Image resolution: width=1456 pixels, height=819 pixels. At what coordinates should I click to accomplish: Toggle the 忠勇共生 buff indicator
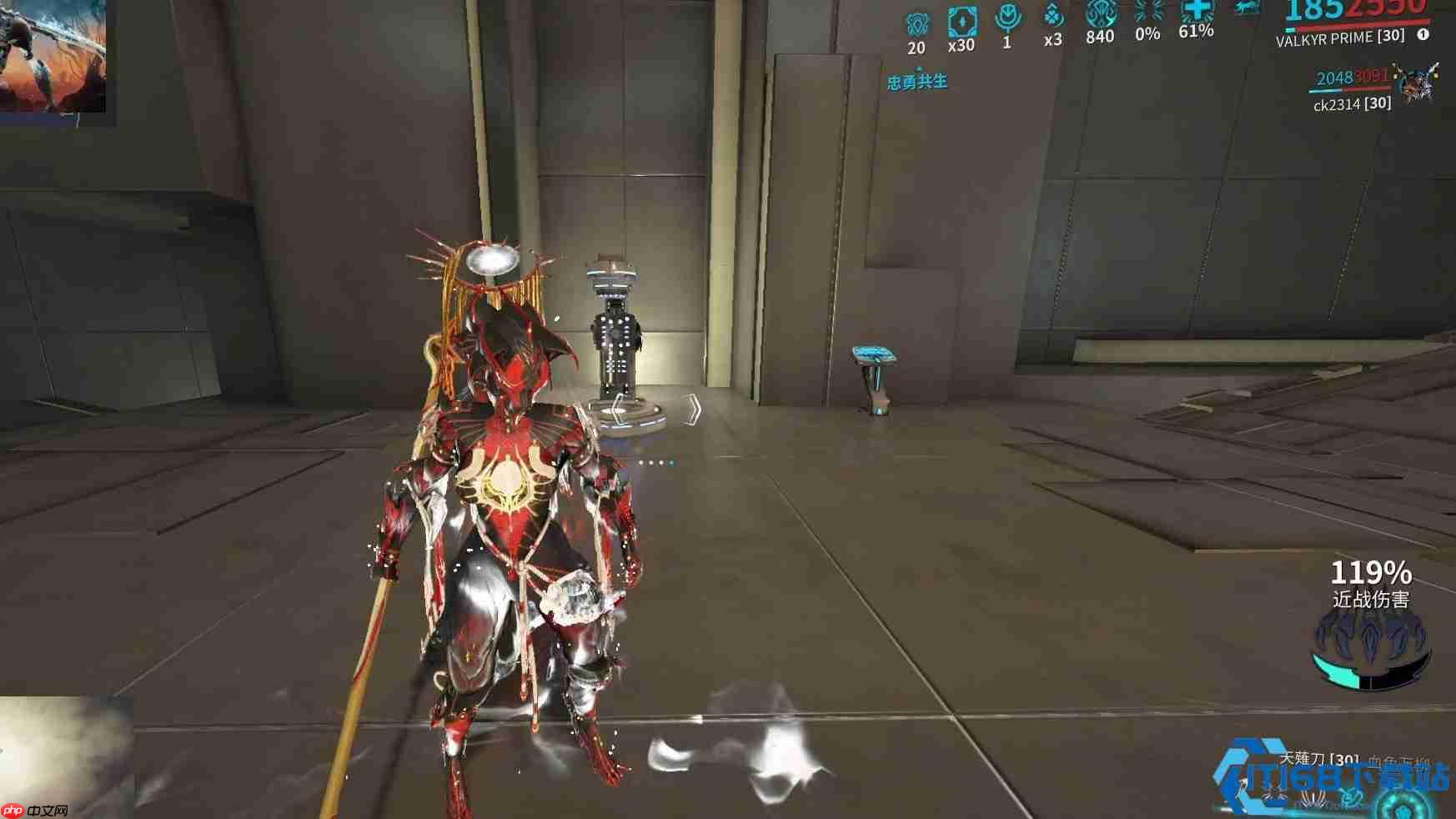coord(917,83)
